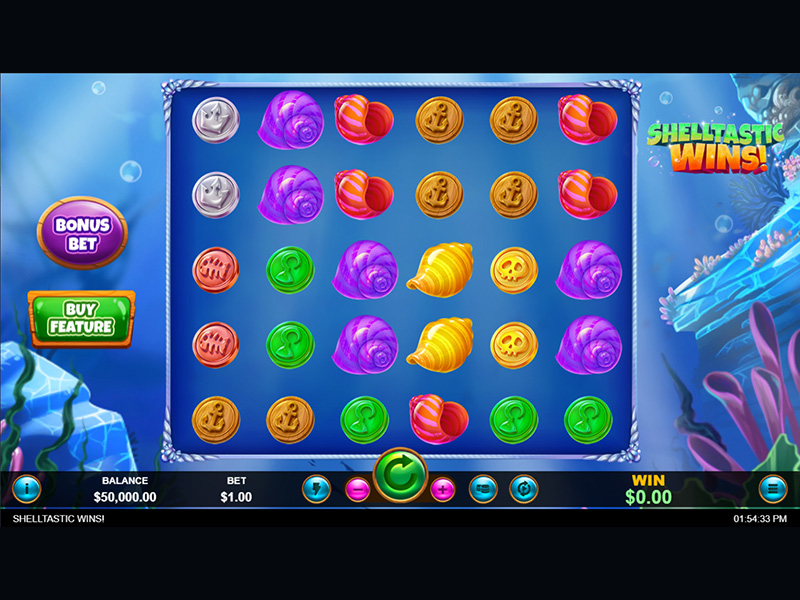Open the hamburger menu icon
This screenshot has height=600, width=800.
click(x=772, y=489)
